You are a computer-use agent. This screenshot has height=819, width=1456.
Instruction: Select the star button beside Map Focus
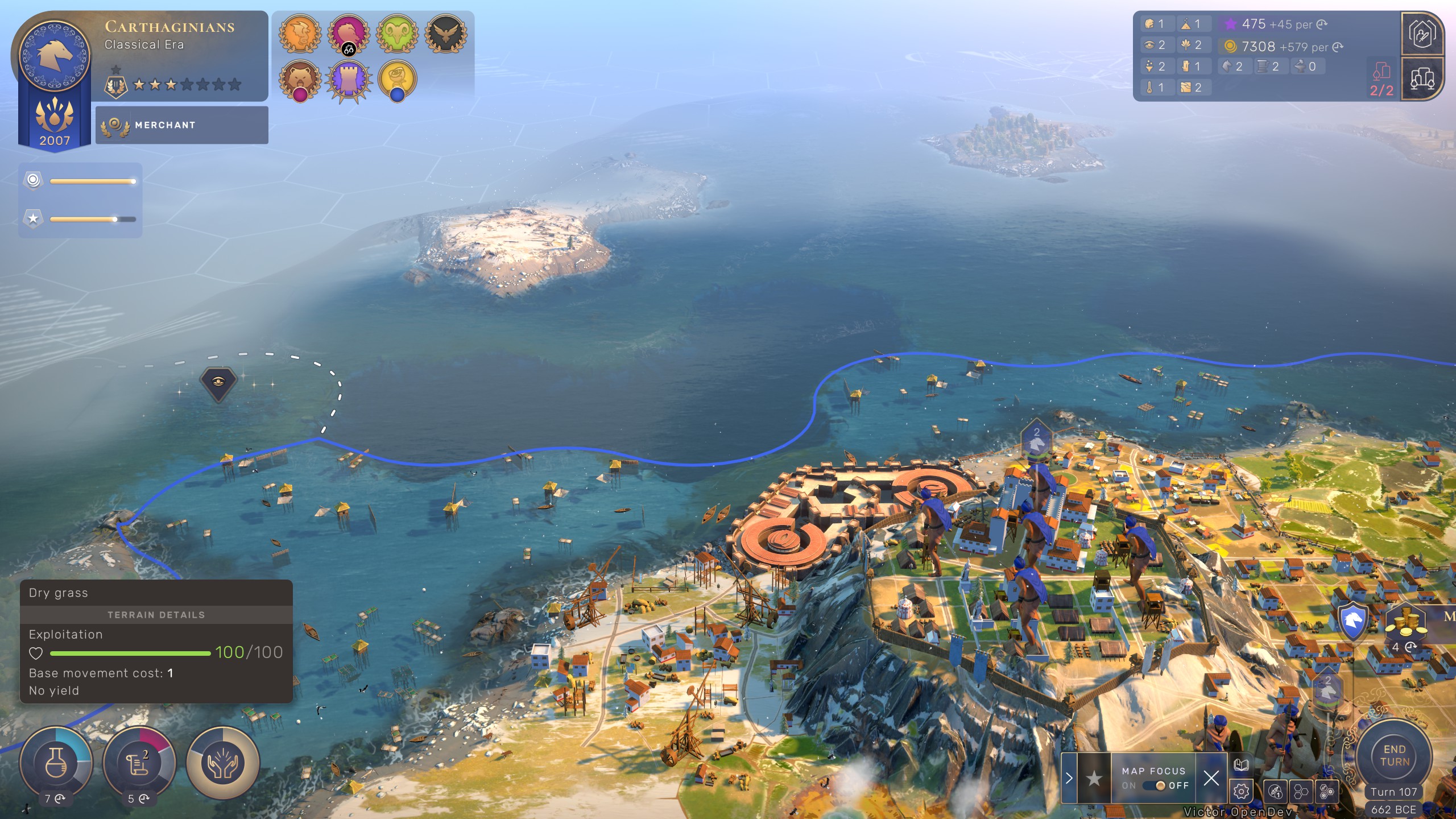pos(1093,777)
